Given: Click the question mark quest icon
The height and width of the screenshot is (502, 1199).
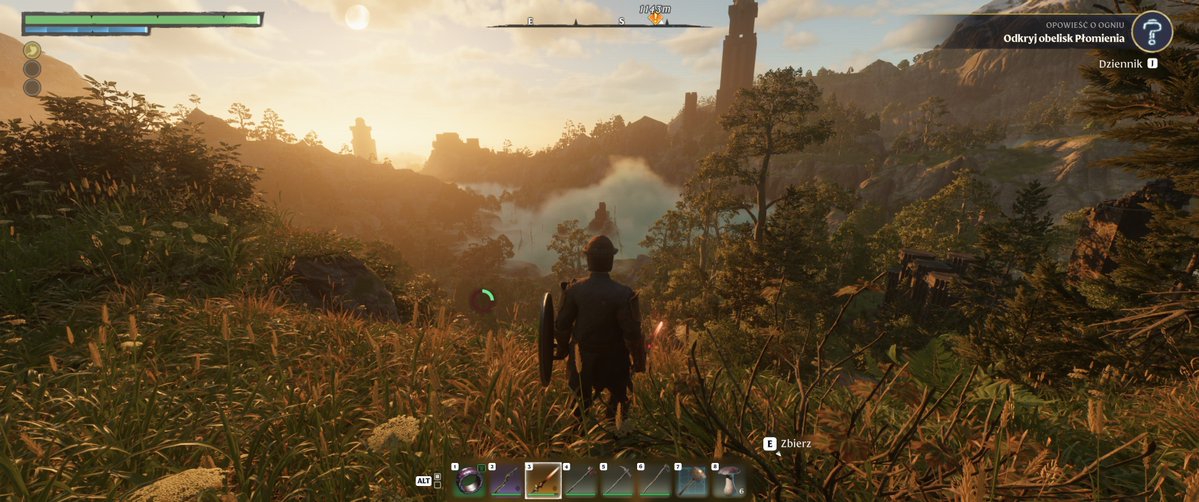Looking at the screenshot, I should 1152,31.
